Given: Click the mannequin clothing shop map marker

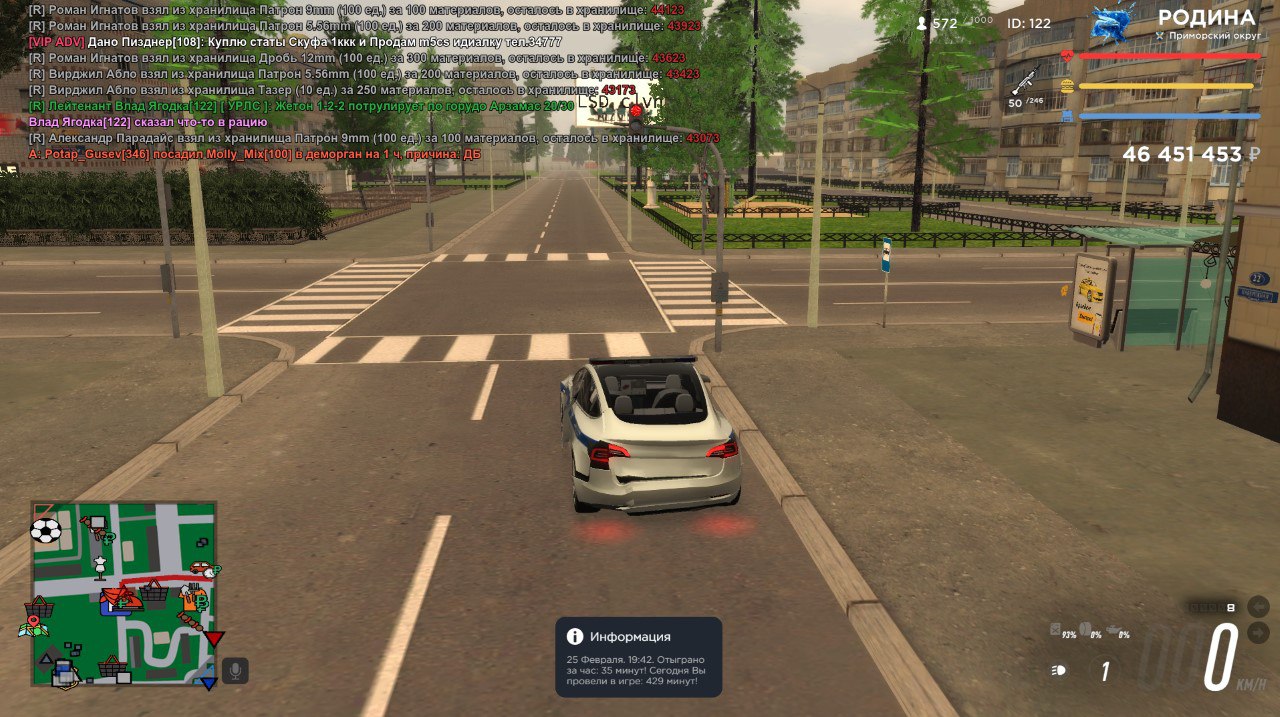Looking at the screenshot, I should tap(100, 568).
